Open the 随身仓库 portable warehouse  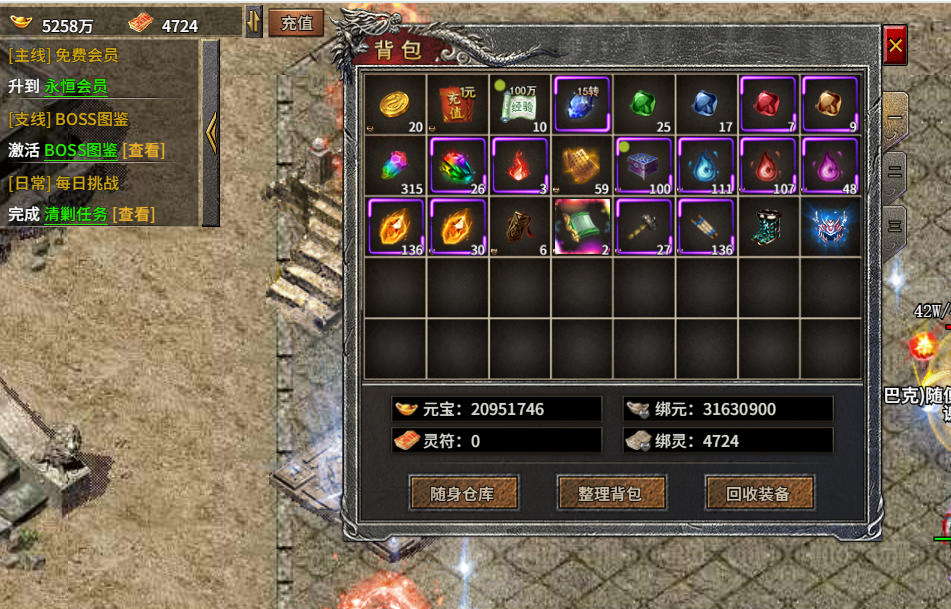pos(463,493)
